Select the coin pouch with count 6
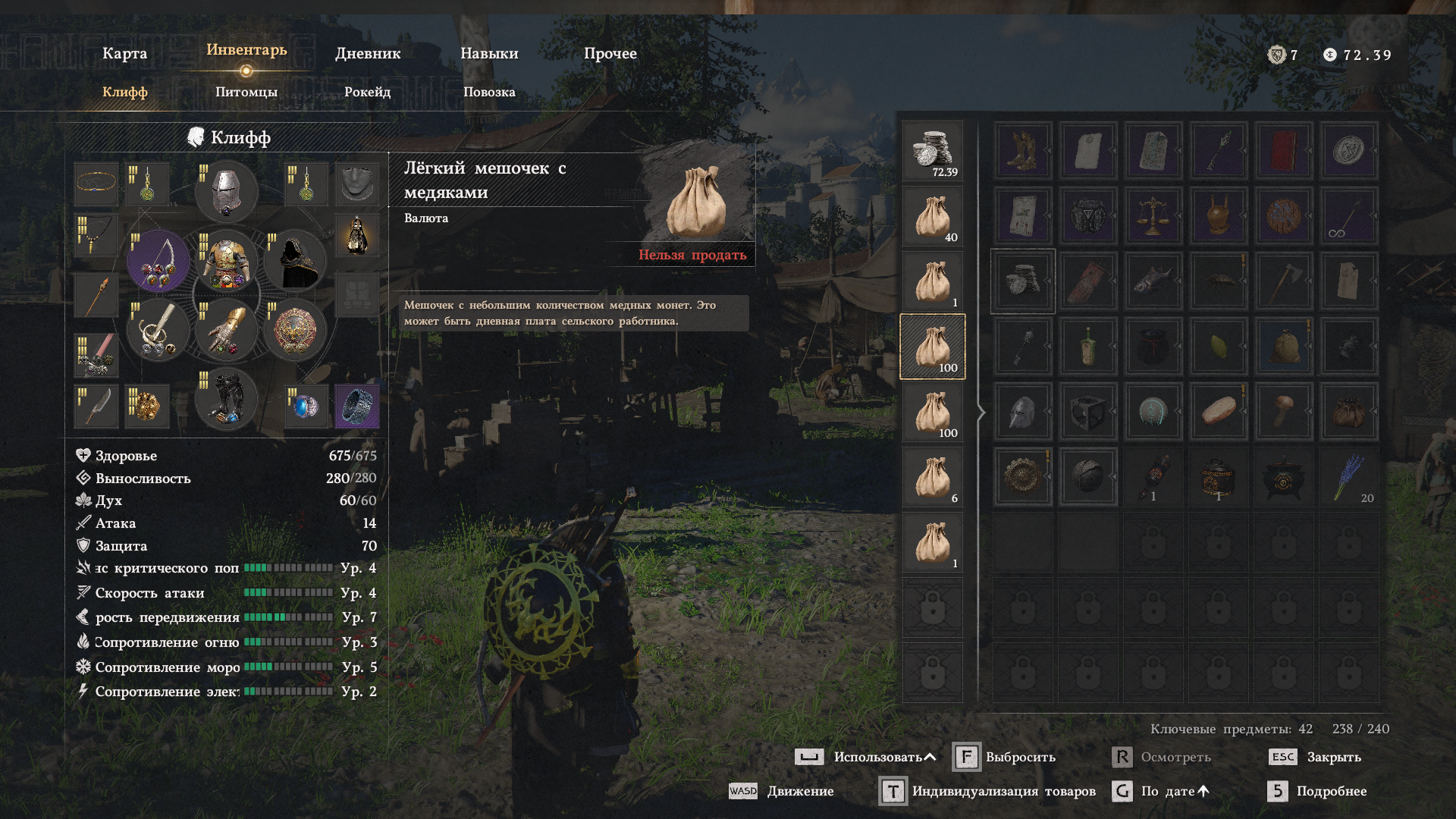 pos(933,477)
